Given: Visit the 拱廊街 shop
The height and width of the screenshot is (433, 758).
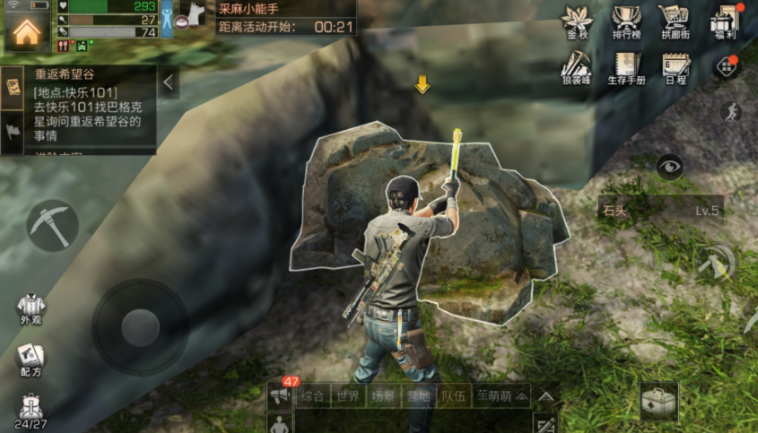Looking at the screenshot, I should pos(674,22).
